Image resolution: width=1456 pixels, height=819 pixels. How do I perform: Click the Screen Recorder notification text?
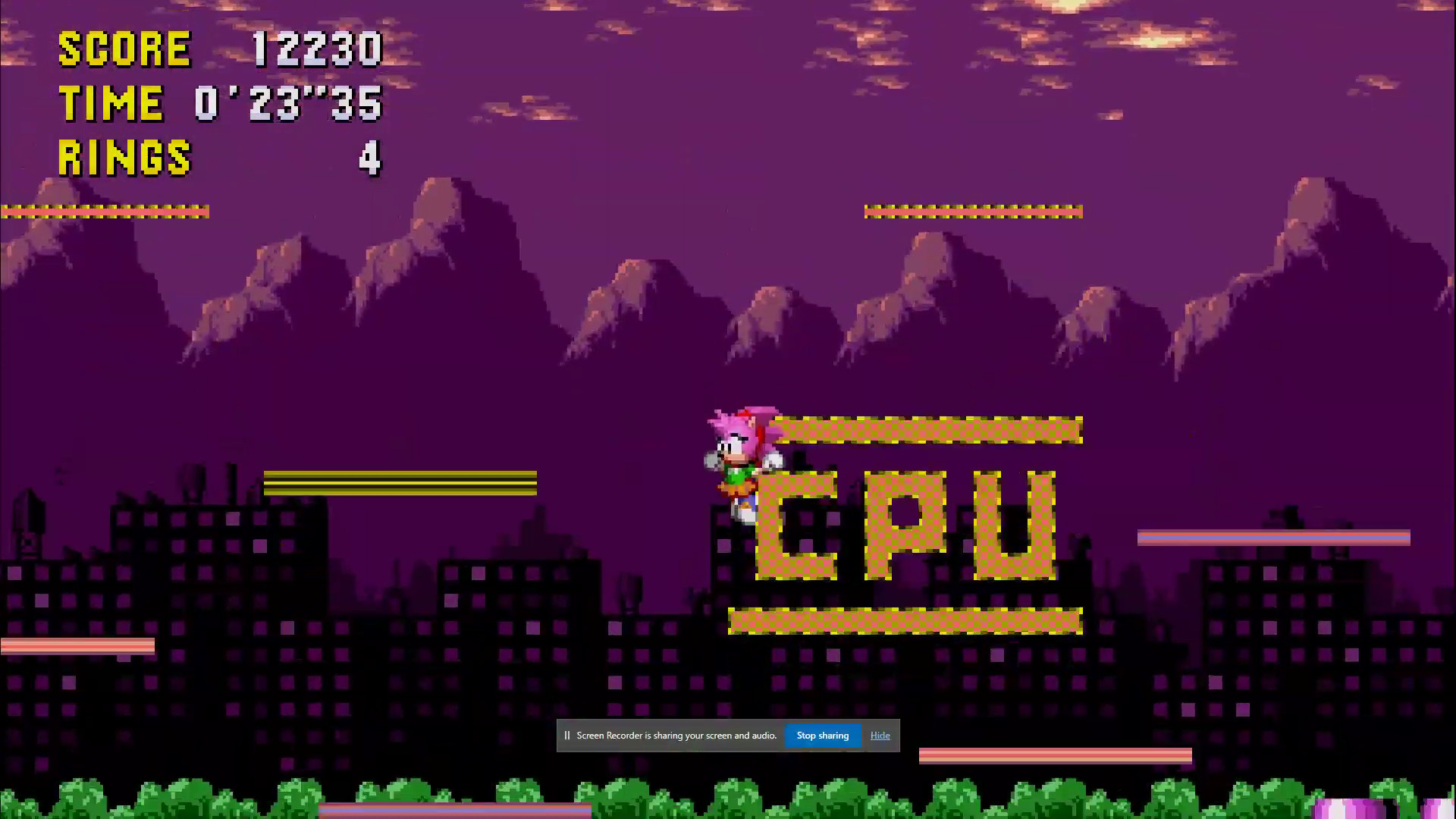click(675, 735)
